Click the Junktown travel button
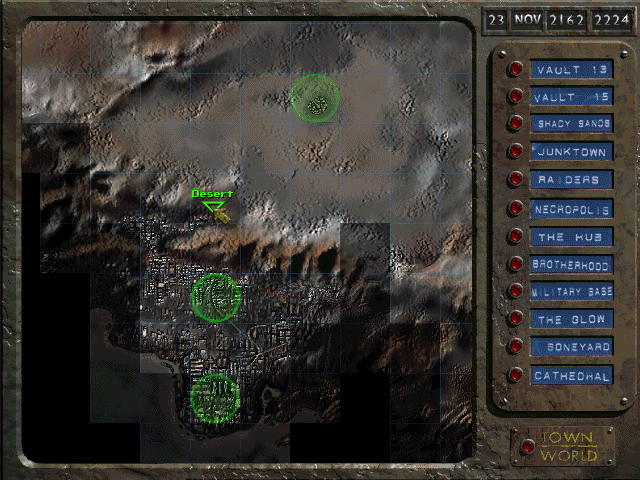The height and width of the screenshot is (480, 640). [x=515, y=152]
